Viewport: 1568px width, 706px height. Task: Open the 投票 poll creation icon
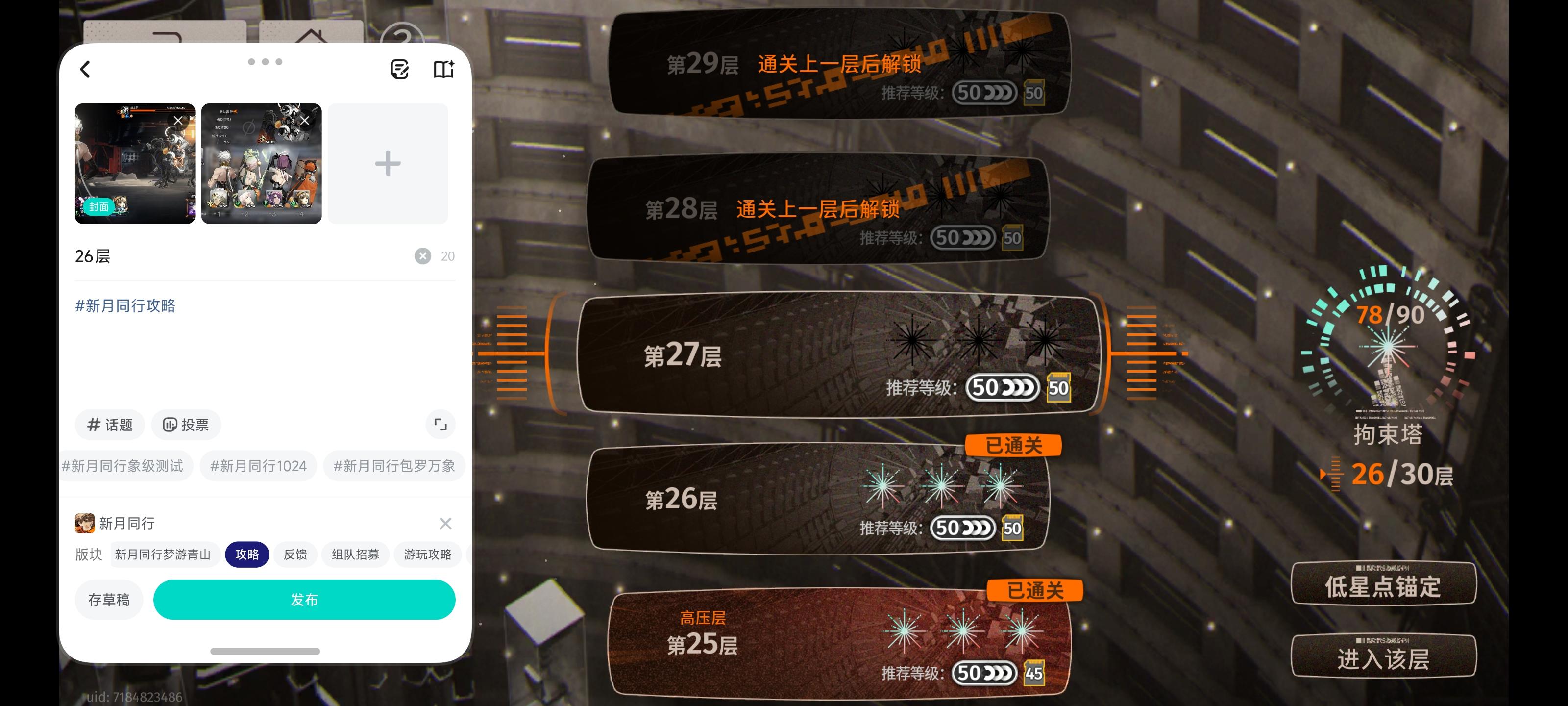(186, 425)
